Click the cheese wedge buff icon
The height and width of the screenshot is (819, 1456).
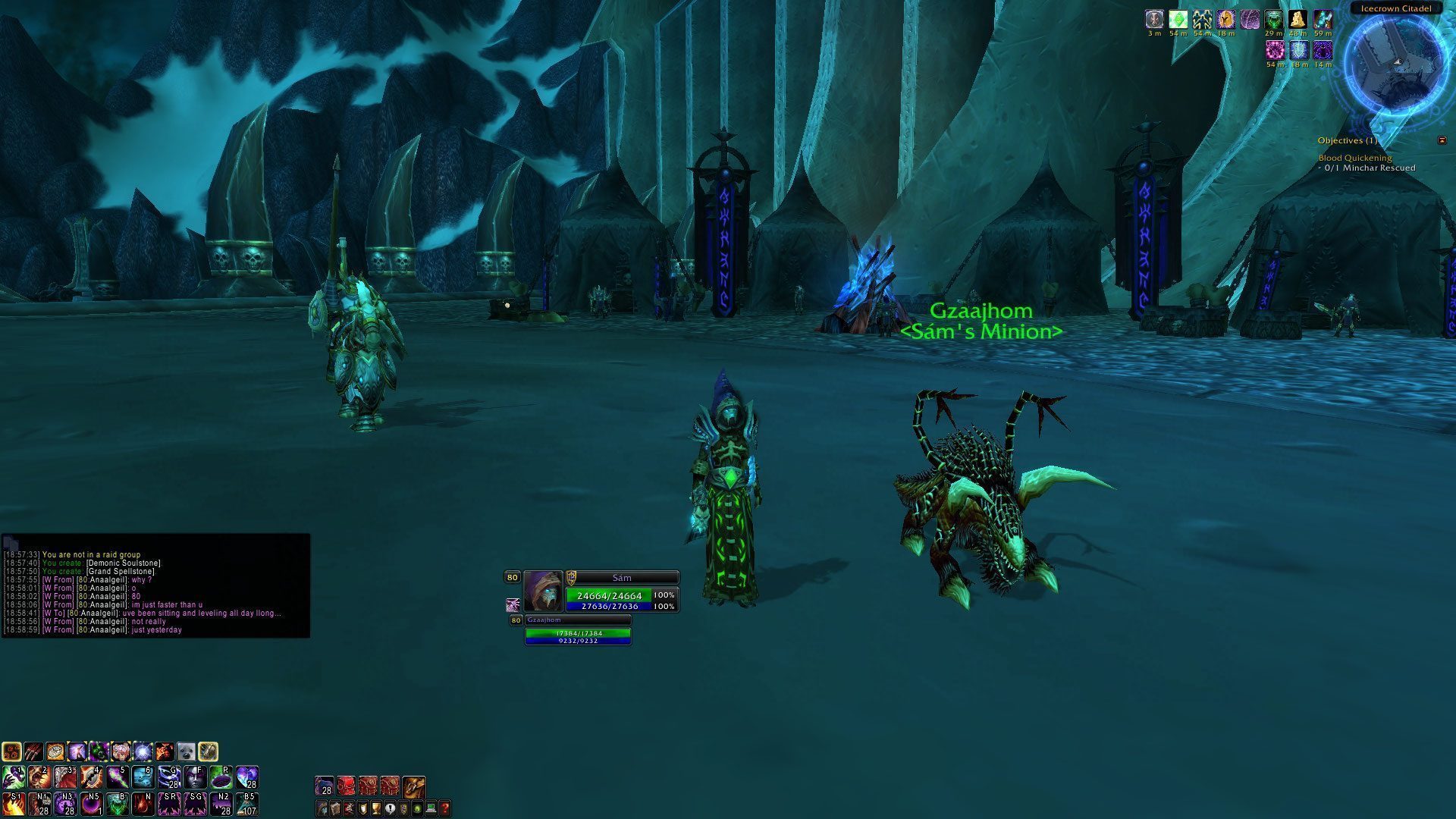[1298, 20]
